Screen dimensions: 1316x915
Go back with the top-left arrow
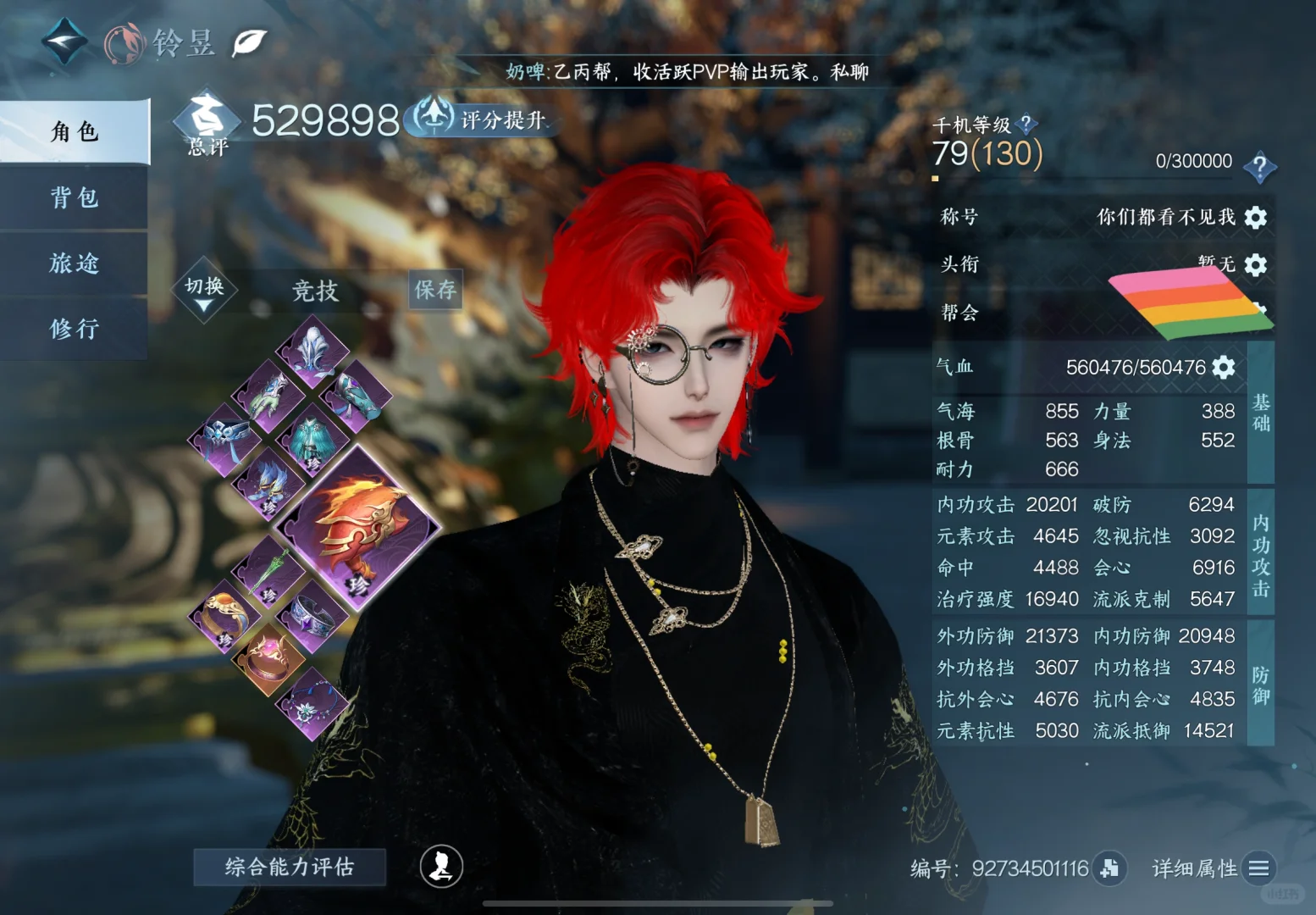64,41
